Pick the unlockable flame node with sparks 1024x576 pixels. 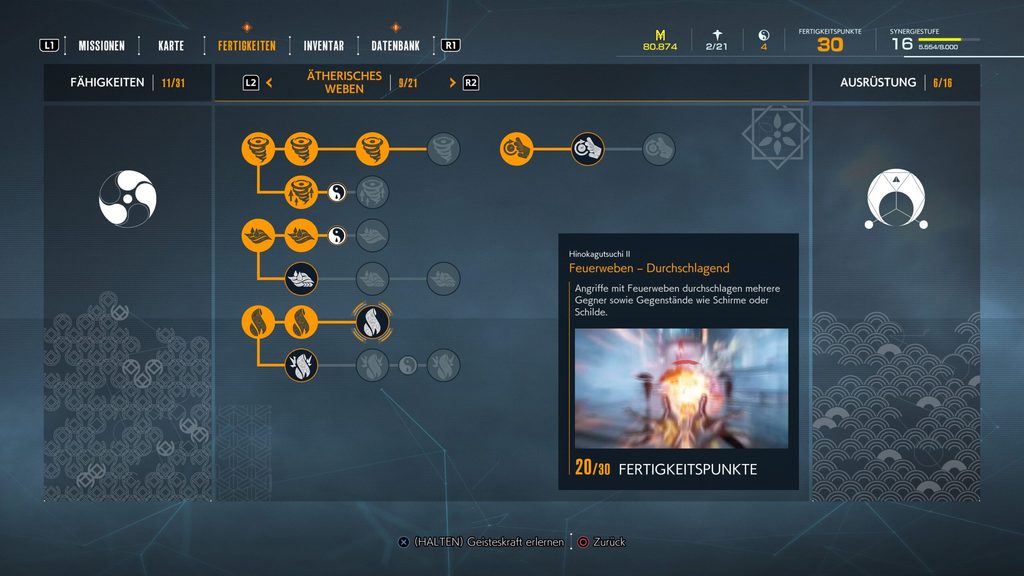click(301, 365)
